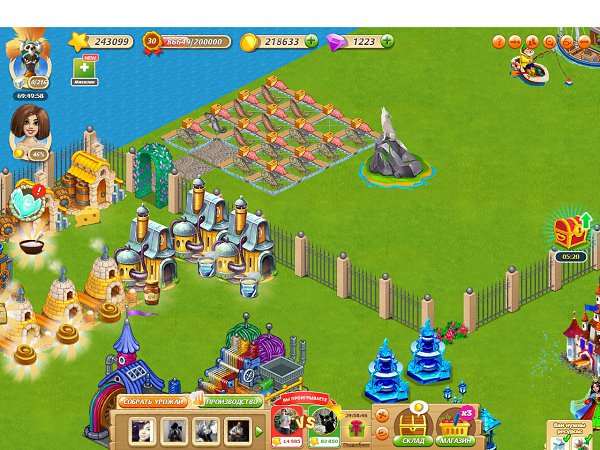
Task: Select the brunette woman helper portrait
Action: tap(28, 127)
